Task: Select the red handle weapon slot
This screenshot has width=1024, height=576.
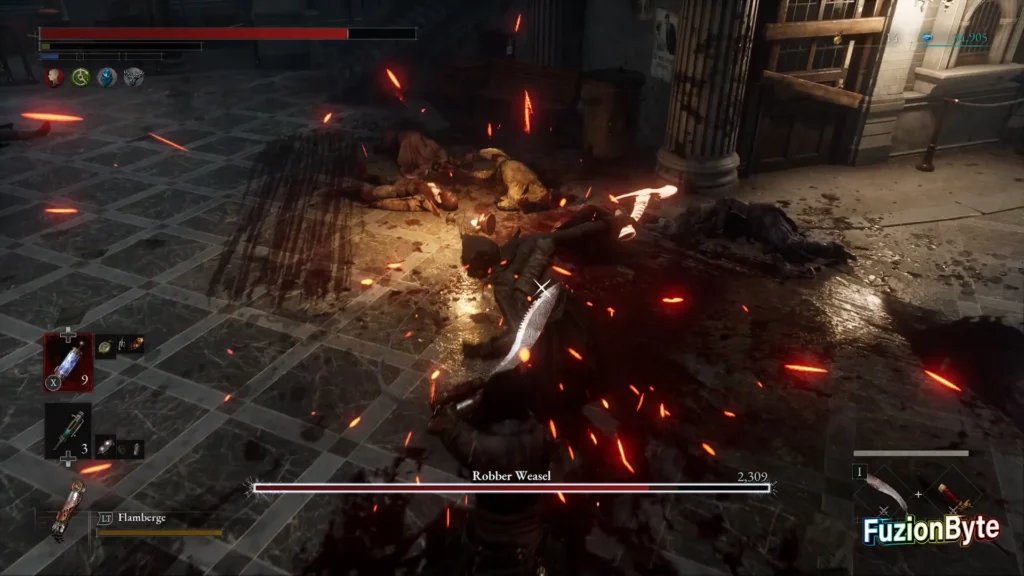Action: [951, 494]
